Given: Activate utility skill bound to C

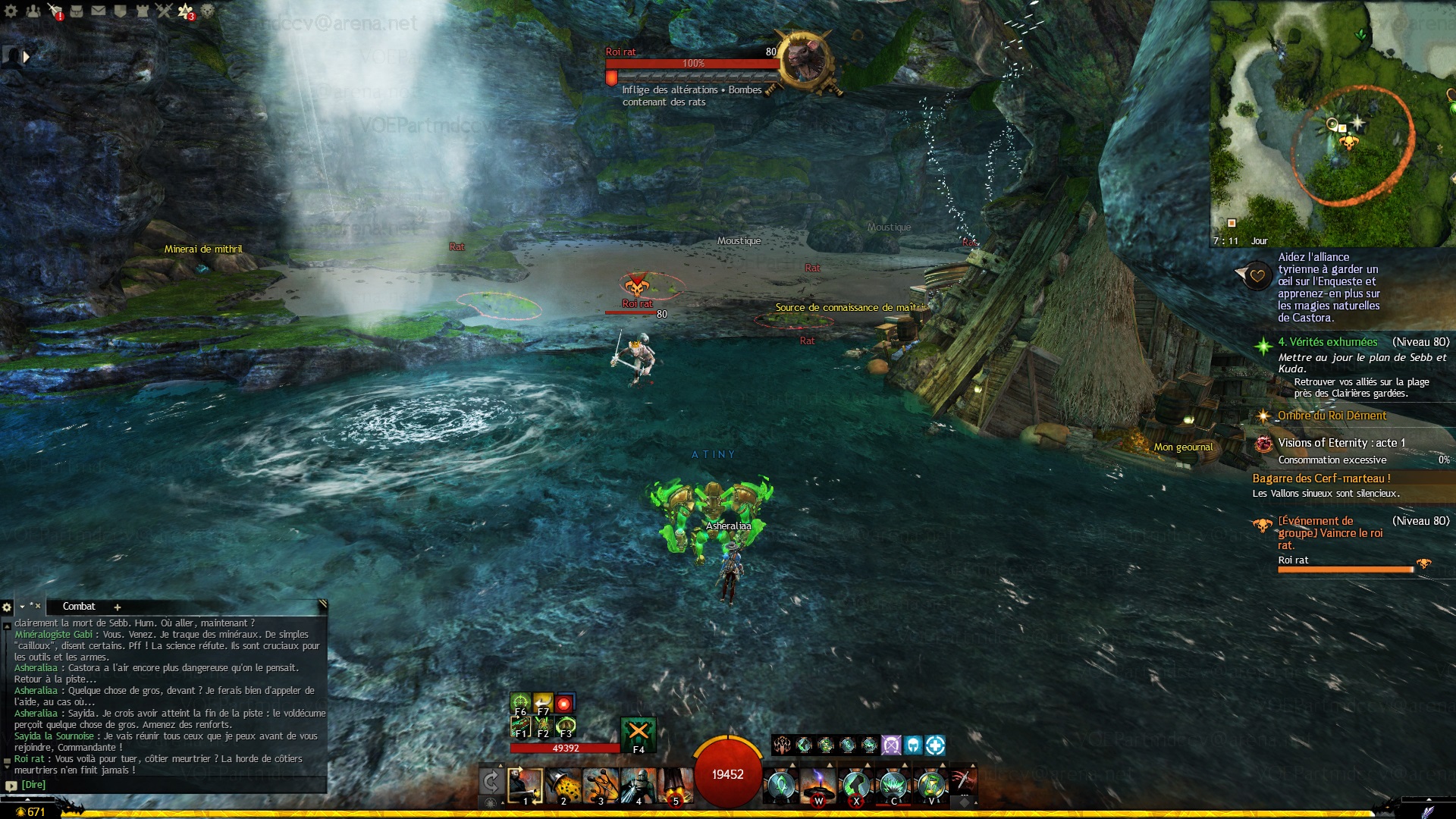Looking at the screenshot, I should [x=893, y=786].
